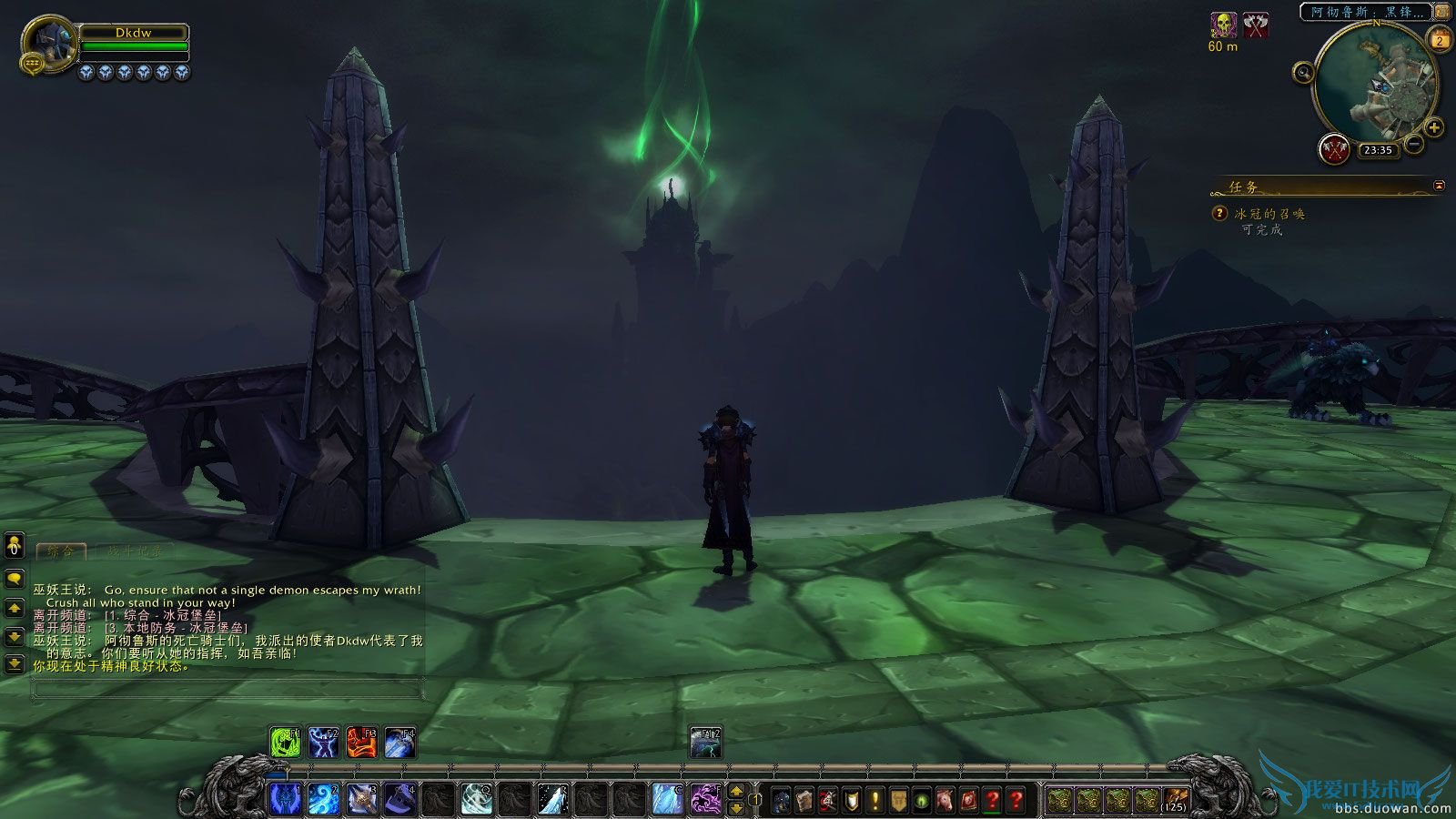Switch to the 战斗记录 chat tab
The image size is (1456, 819).
coord(135,552)
